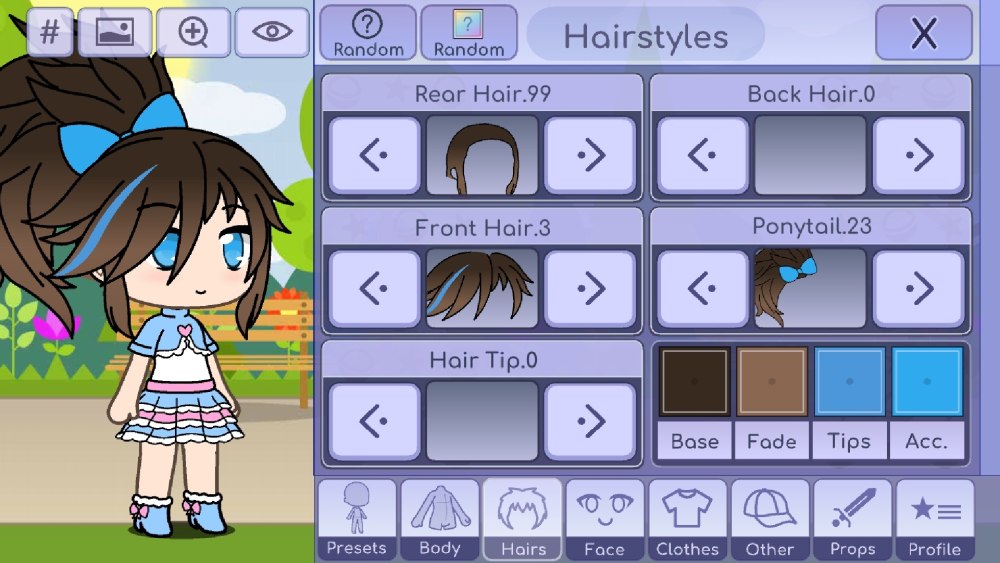Pick the Base hair color swatch
Viewport: 1000px width, 563px height.
(694, 382)
